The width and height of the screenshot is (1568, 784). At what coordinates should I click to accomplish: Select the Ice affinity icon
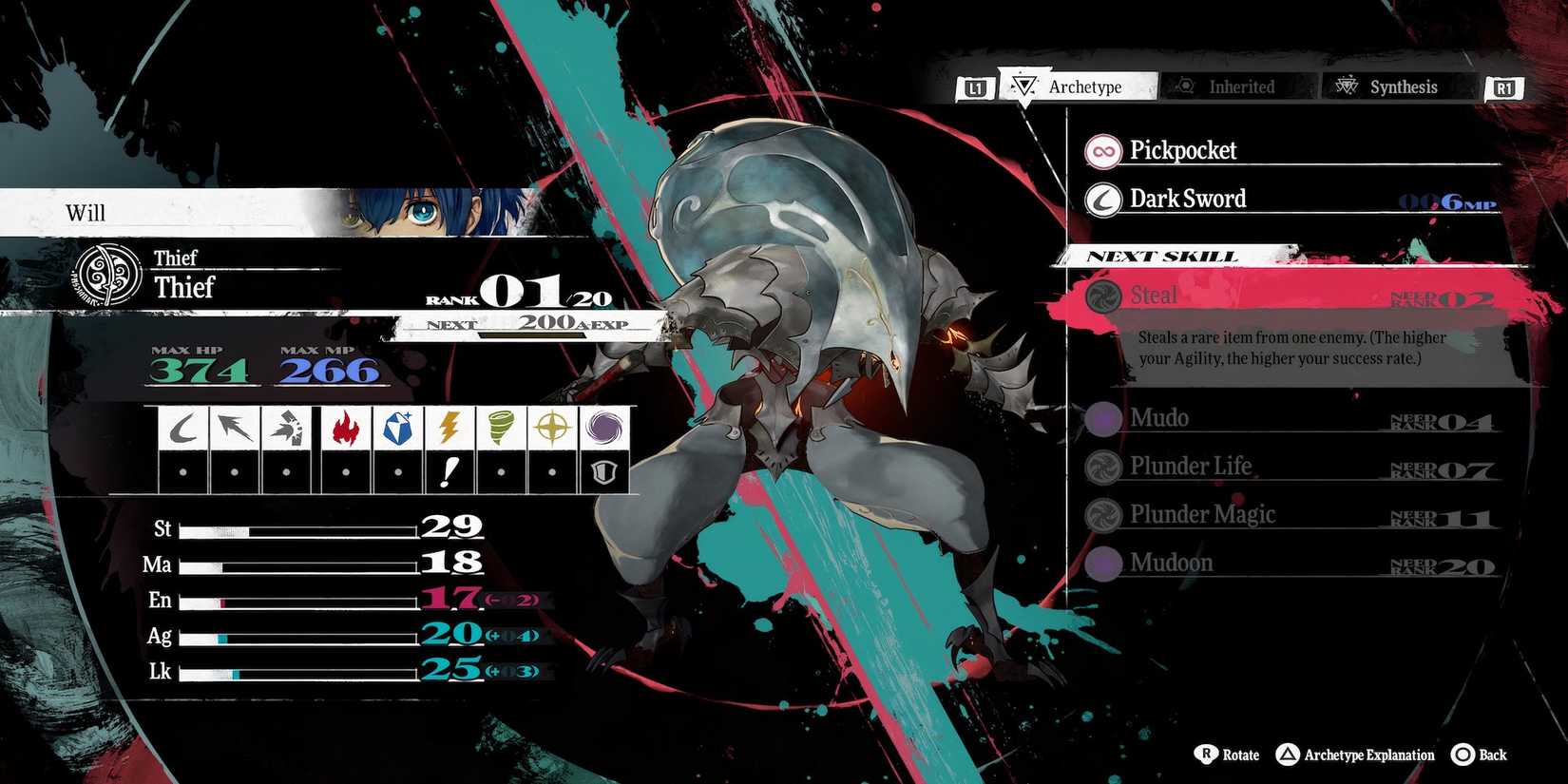(397, 428)
